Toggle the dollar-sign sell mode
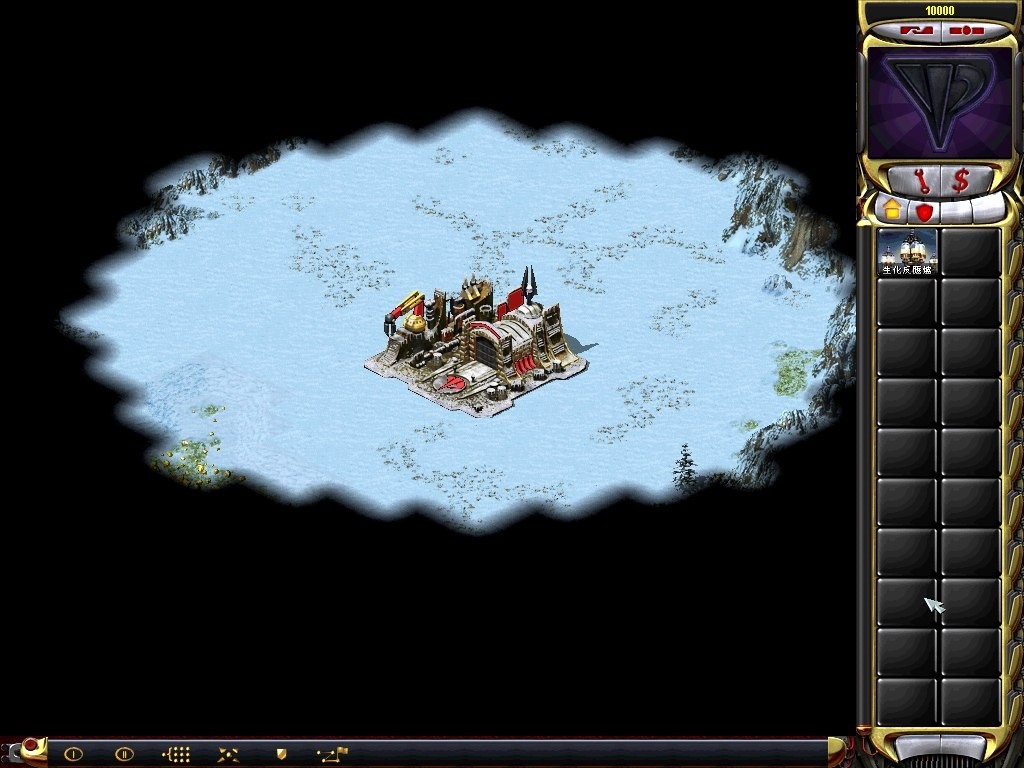The width and height of the screenshot is (1024, 768). pyautogui.click(x=961, y=181)
